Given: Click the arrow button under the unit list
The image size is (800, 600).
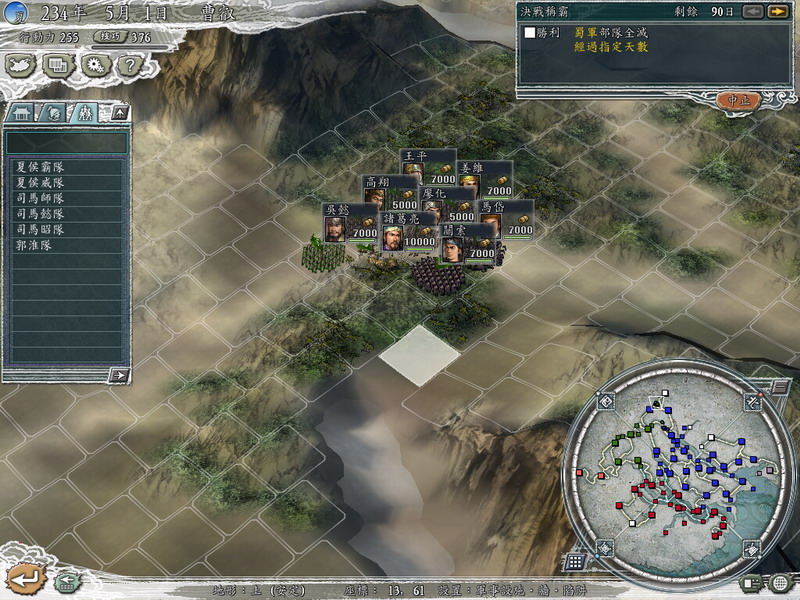Looking at the screenshot, I should [119, 375].
